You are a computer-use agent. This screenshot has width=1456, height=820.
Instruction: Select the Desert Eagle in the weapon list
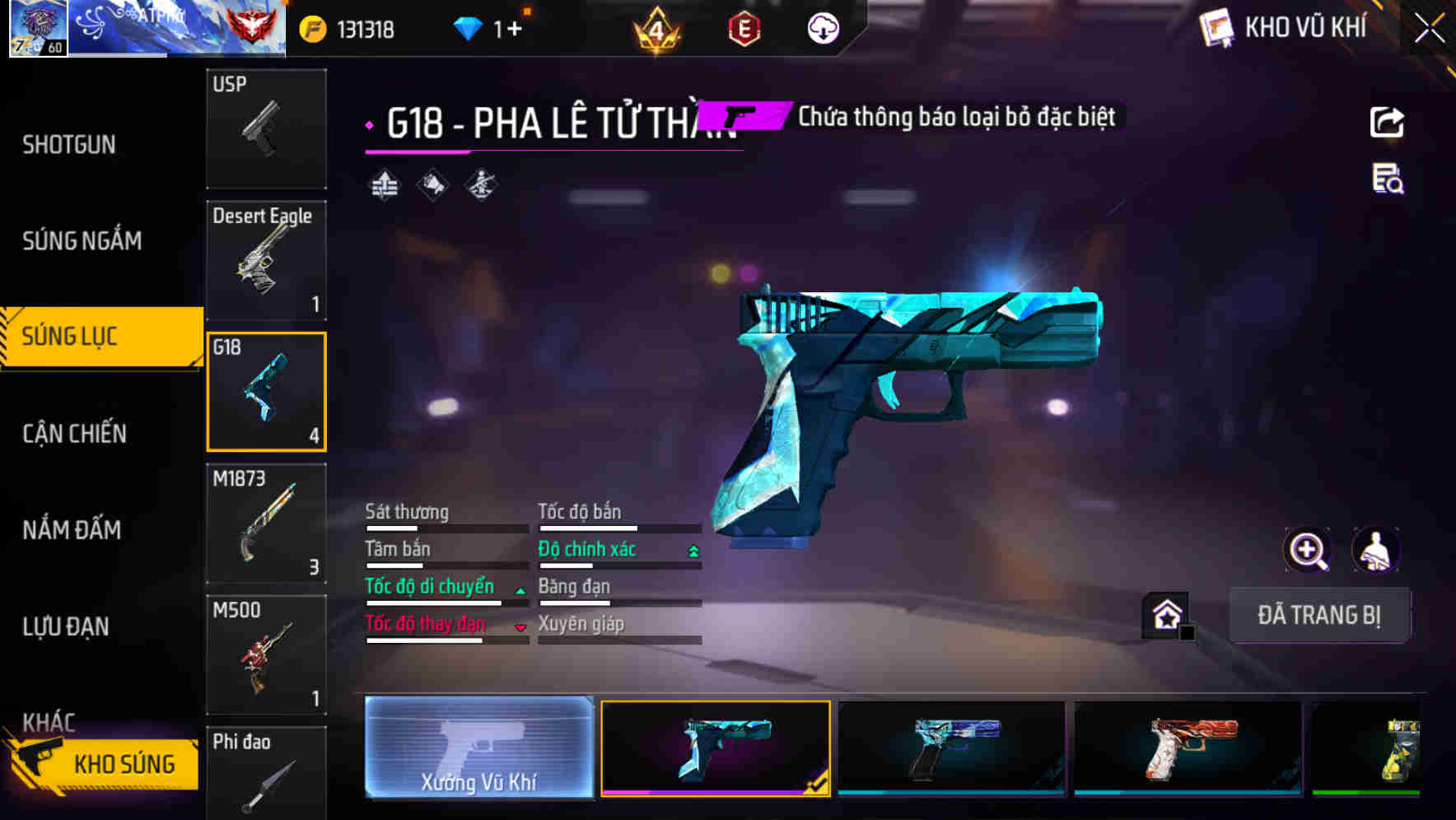click(266, 259)
